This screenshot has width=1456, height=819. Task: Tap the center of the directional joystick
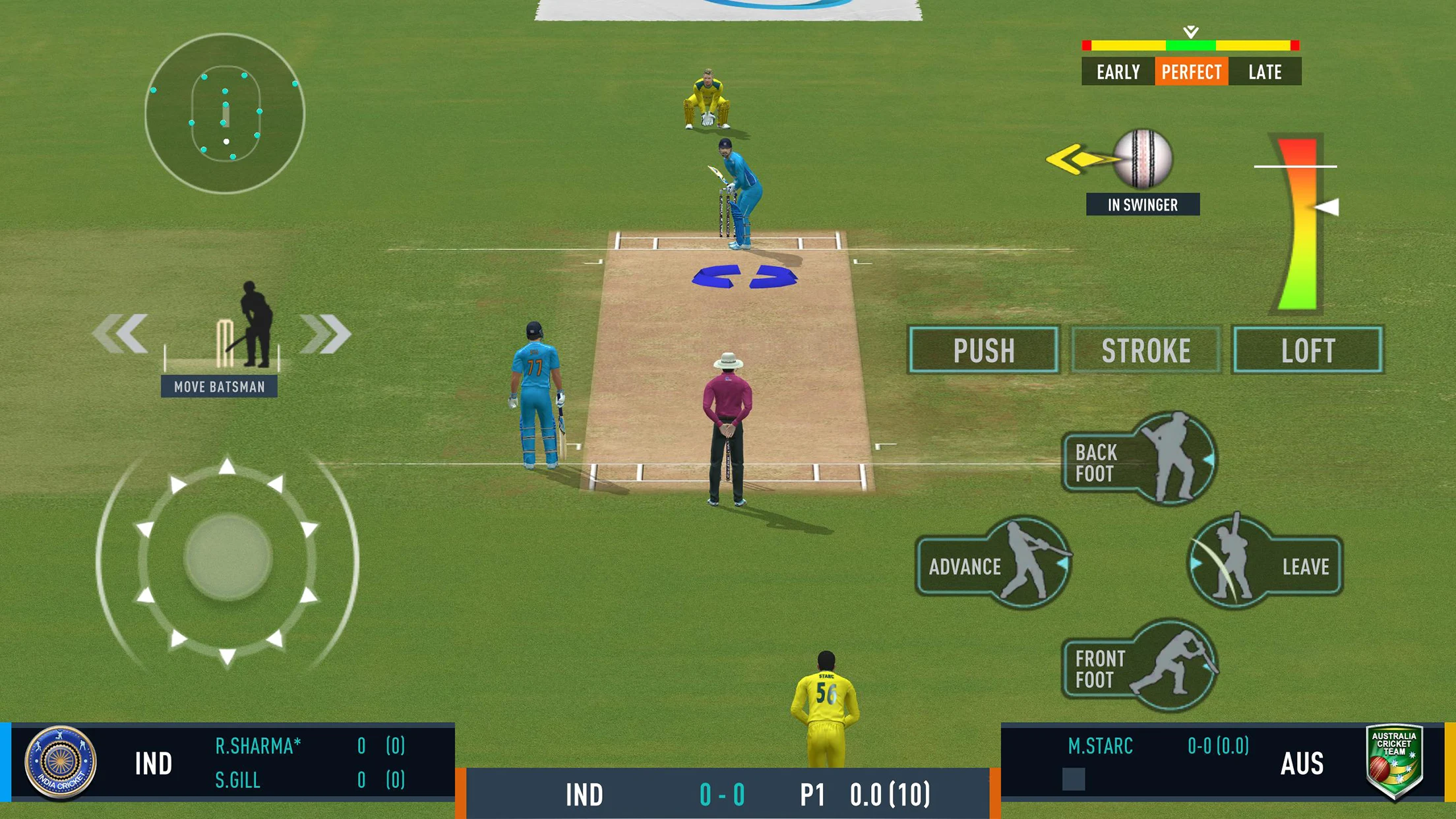pos(228,558)
